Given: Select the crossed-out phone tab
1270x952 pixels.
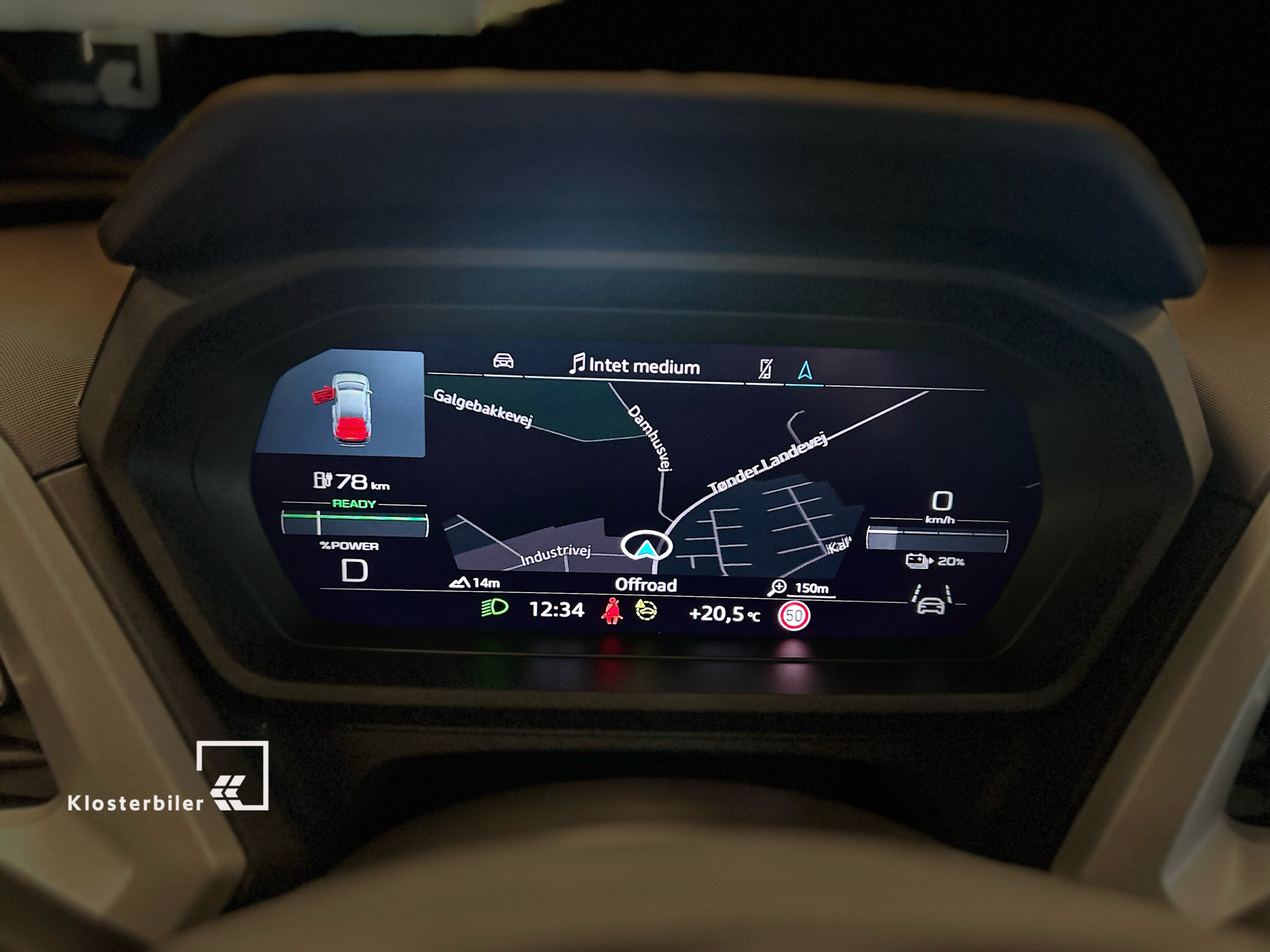Looking at the screenshot, I should (x=765, y=369).
